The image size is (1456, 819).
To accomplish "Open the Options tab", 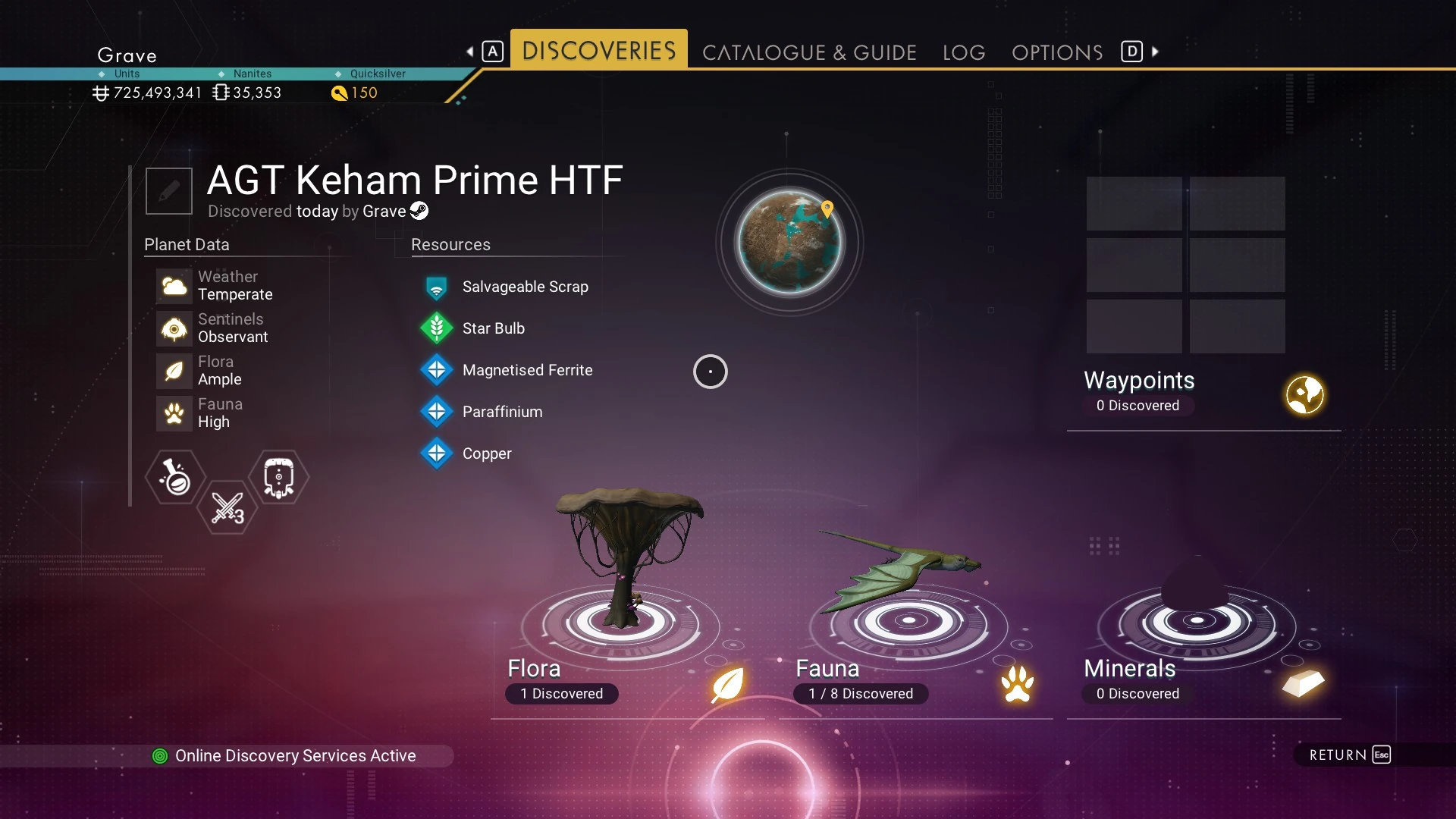I will click(1057, 52).
